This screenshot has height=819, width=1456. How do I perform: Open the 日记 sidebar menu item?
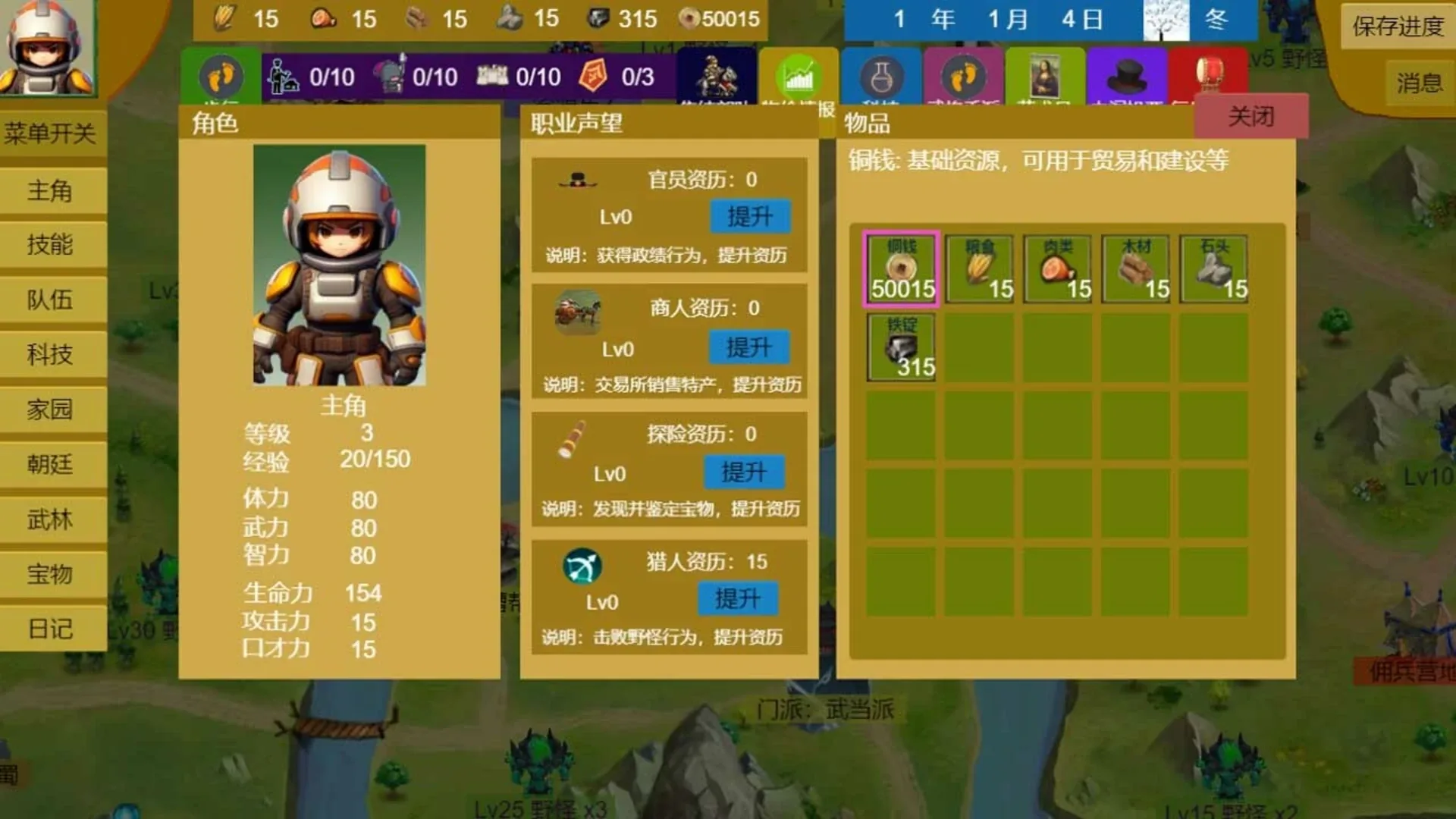coord(53,628)
